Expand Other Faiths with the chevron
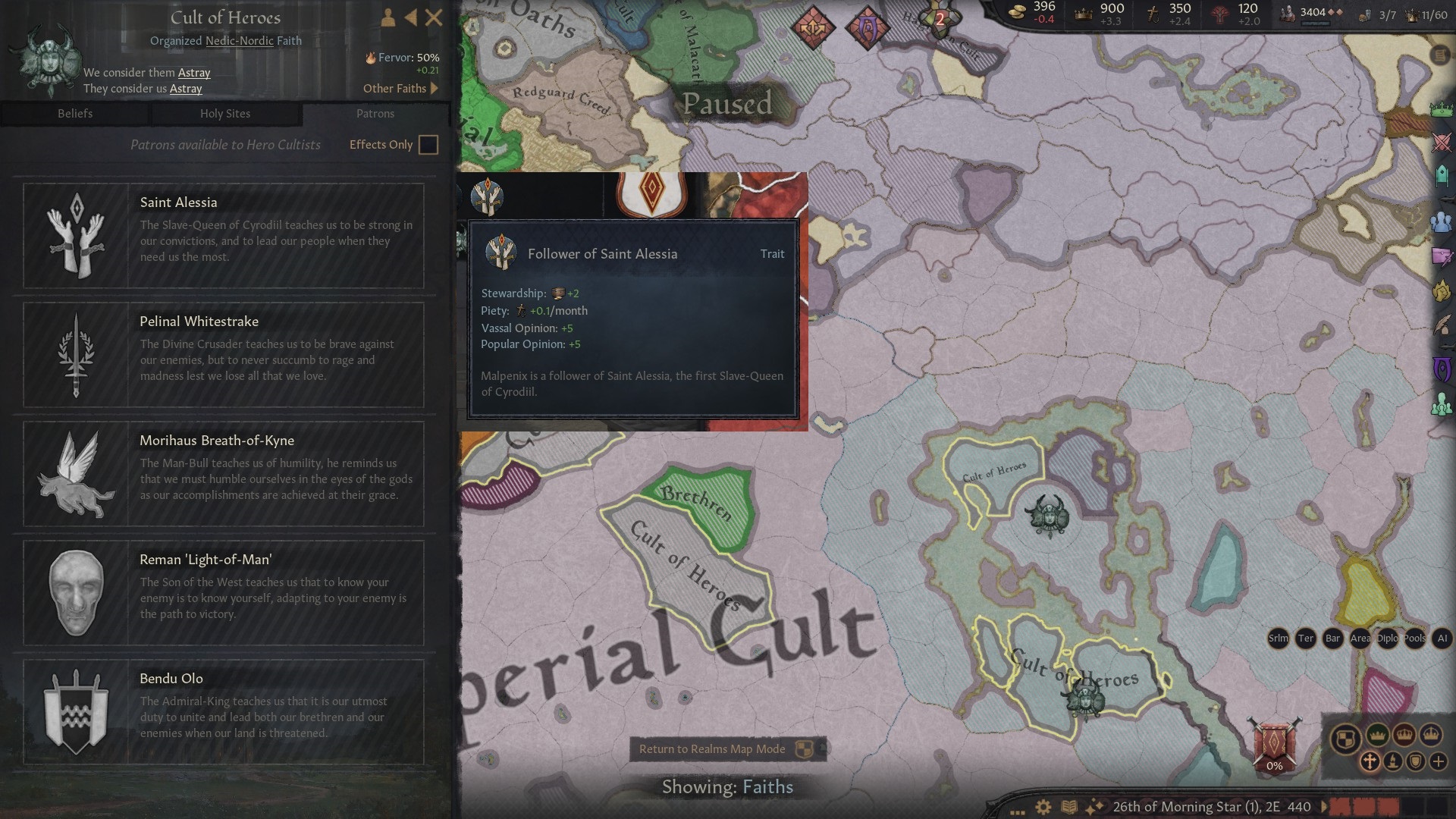This screenshot has height=819, width=1456. pyautogui.click(x=435, y=89)
